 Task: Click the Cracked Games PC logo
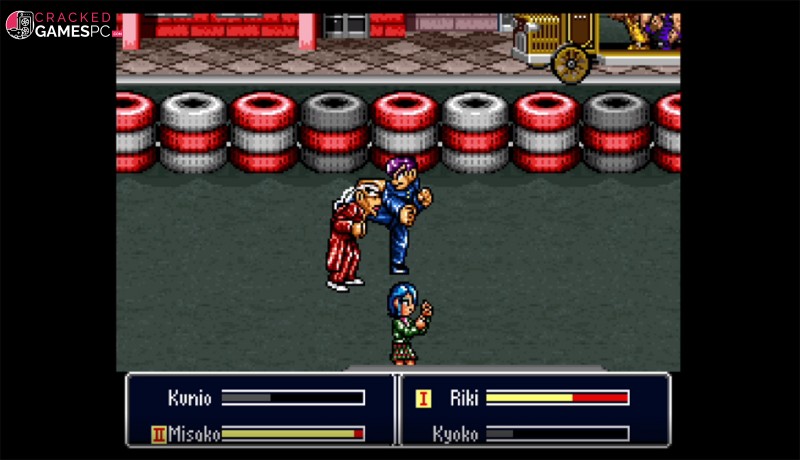click(x=60, y=25)
